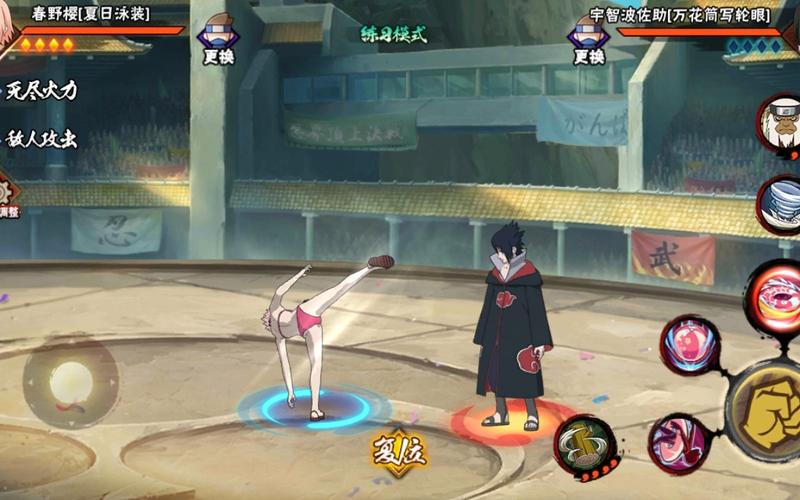Summon the white-bearded elder support
Screen dimensions: 800x500
pyautogui.click(x=780, y=123)
